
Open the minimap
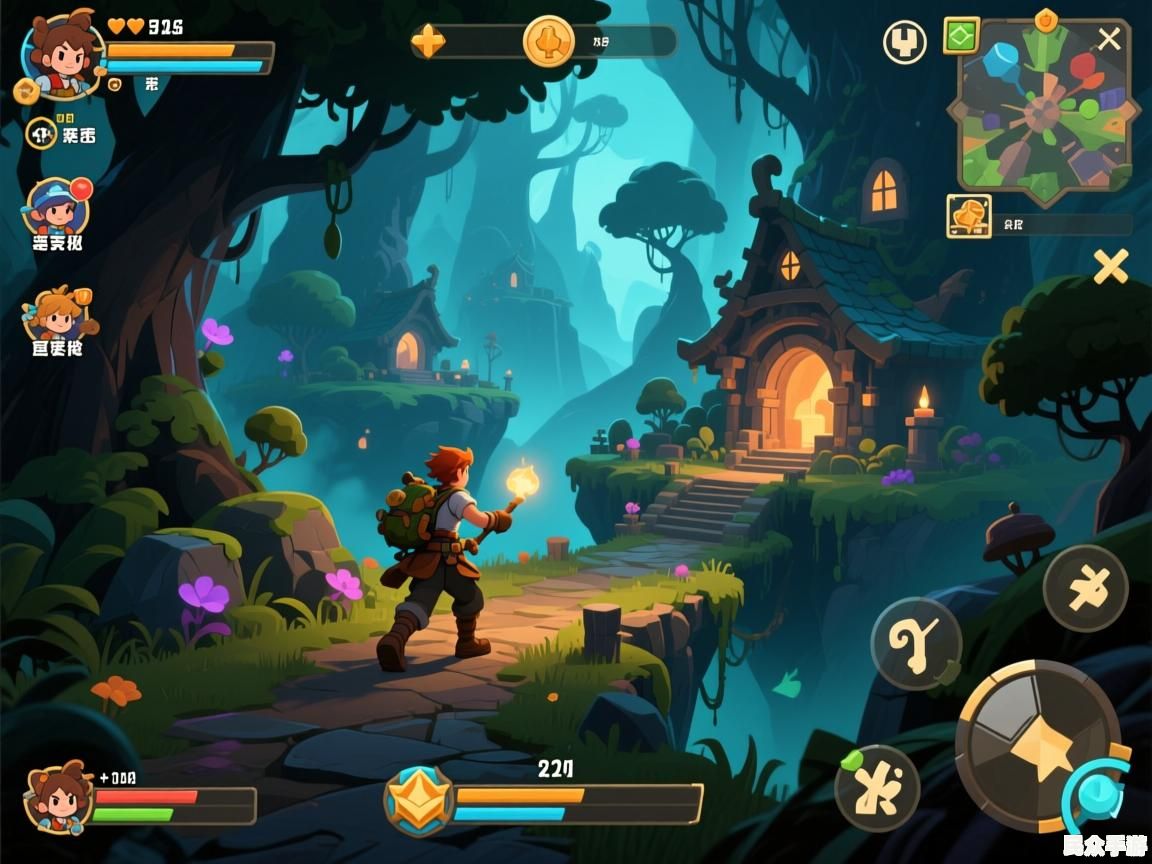click(1043, 108)
